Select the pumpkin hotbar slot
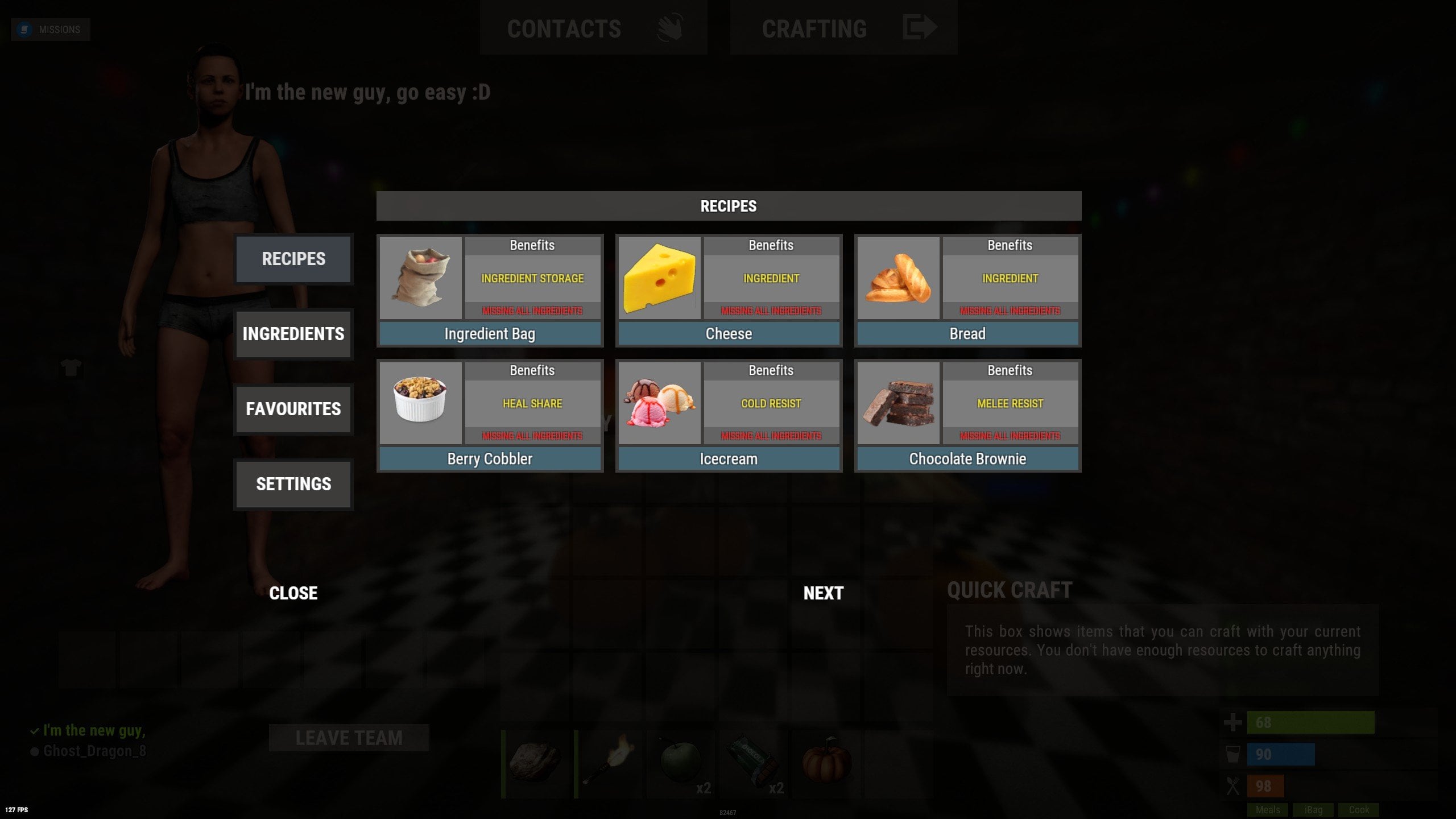The image size is (1456, 819). point(827,762)
